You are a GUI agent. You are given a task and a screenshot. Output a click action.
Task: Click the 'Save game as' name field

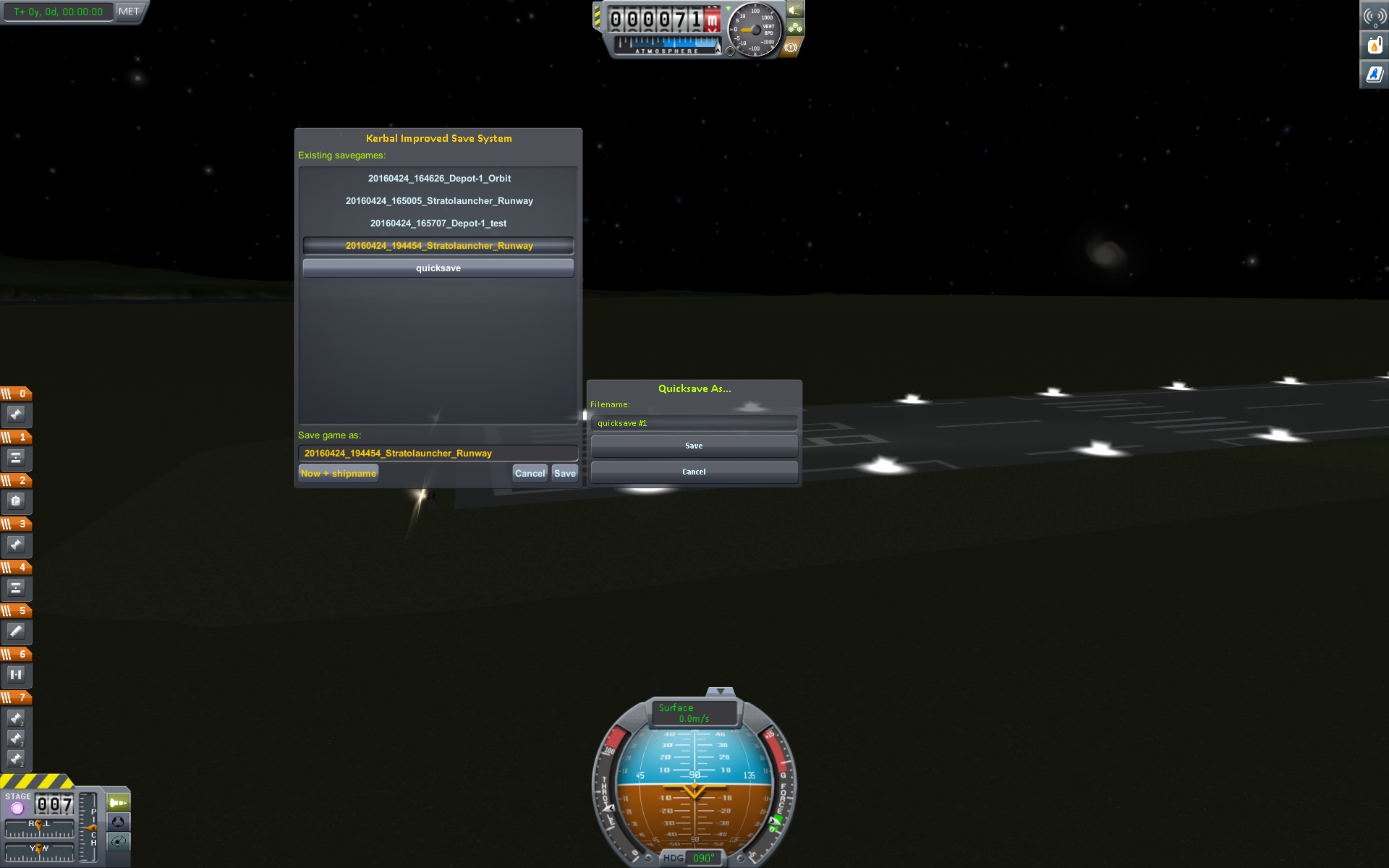438,454
